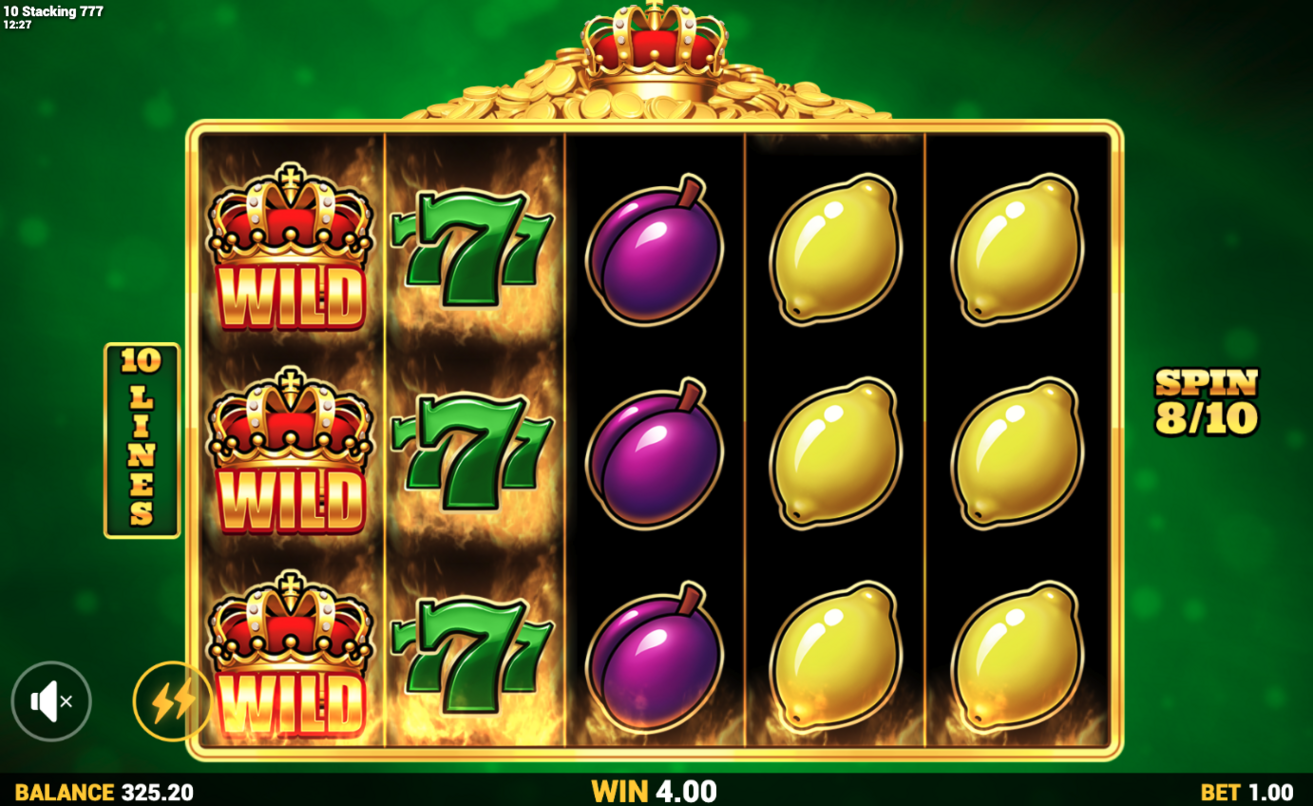Screen dimensions: 1313x806
Task: Click the lemon symbol atop reel five
Action: tap(1020, 250)
